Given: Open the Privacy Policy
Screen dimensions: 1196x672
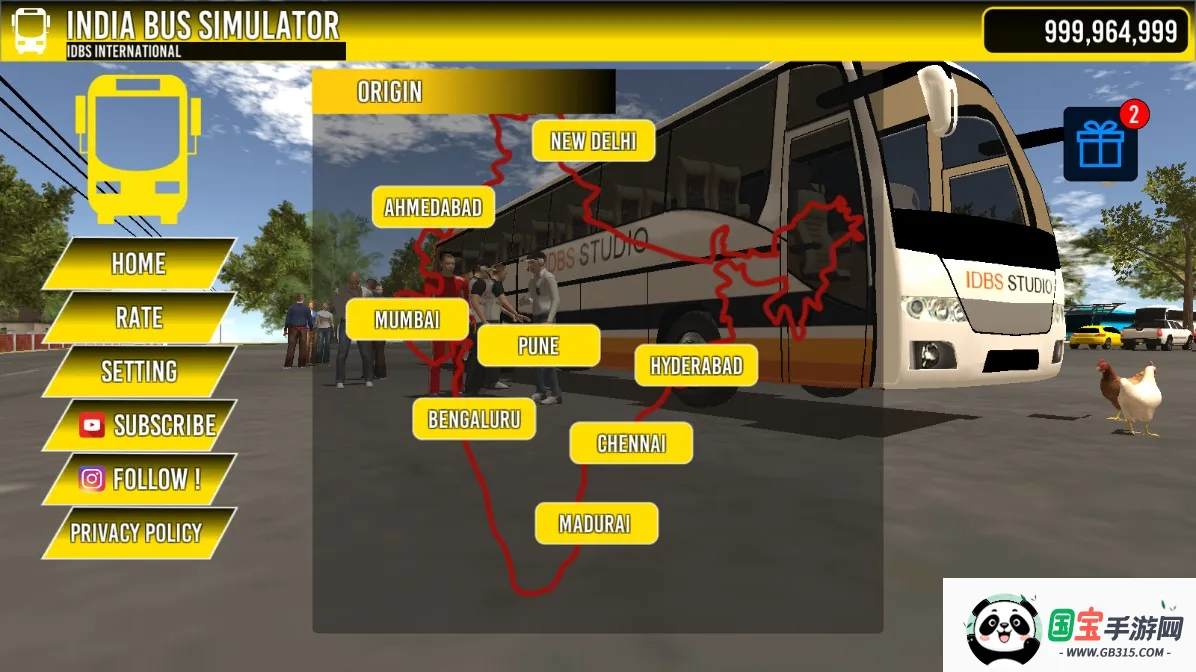Looking at the screenshot, I should point(137,533).
